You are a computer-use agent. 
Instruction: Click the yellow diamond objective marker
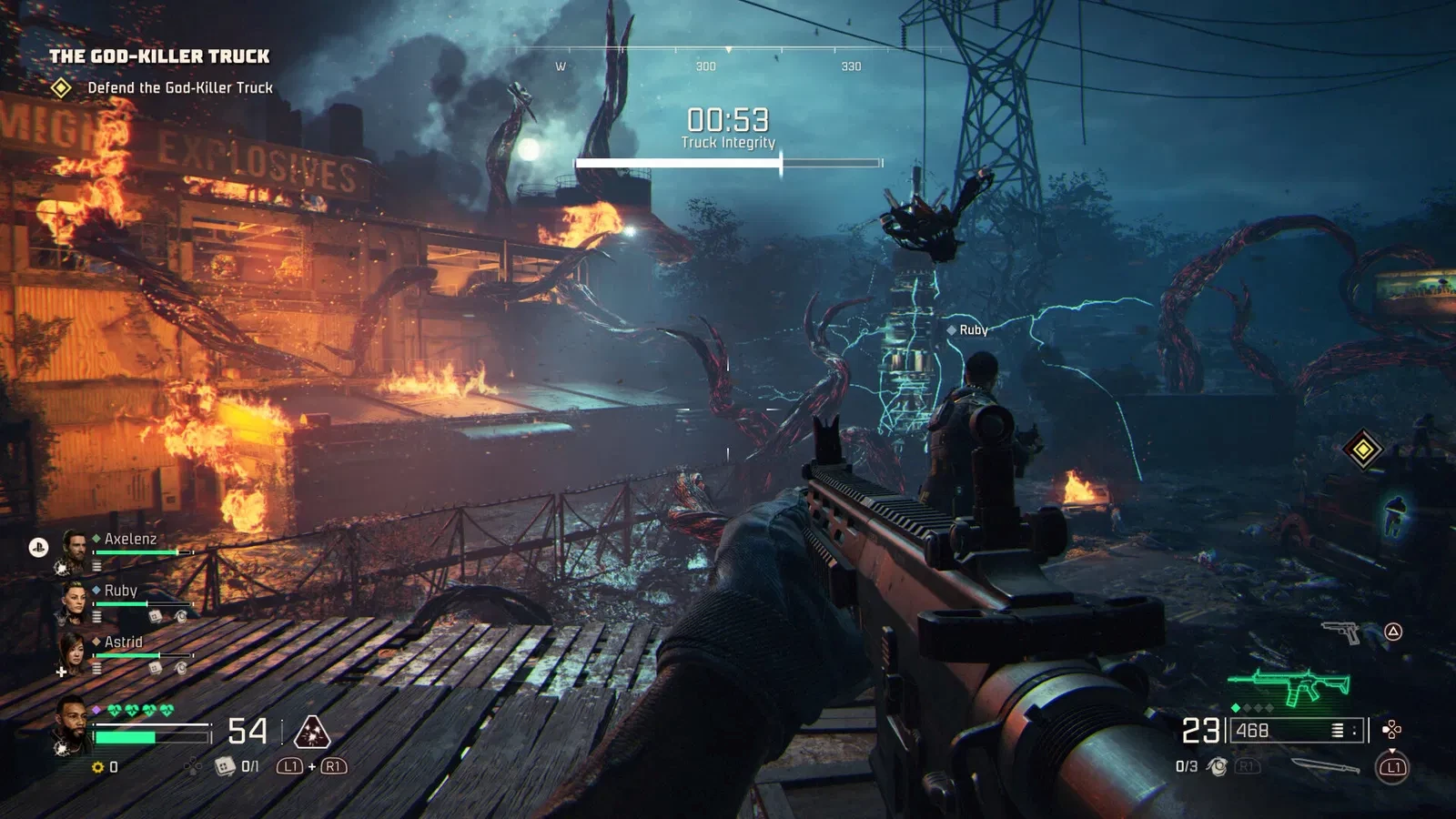pos(1363,449)
